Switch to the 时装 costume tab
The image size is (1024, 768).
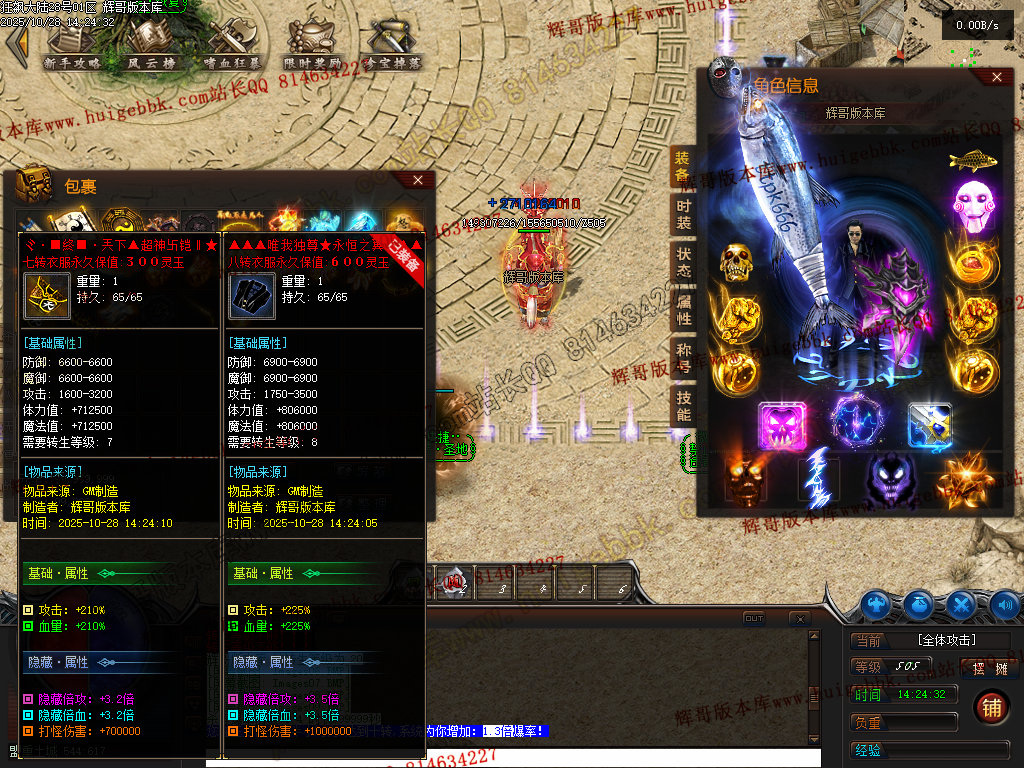[683, 215]
